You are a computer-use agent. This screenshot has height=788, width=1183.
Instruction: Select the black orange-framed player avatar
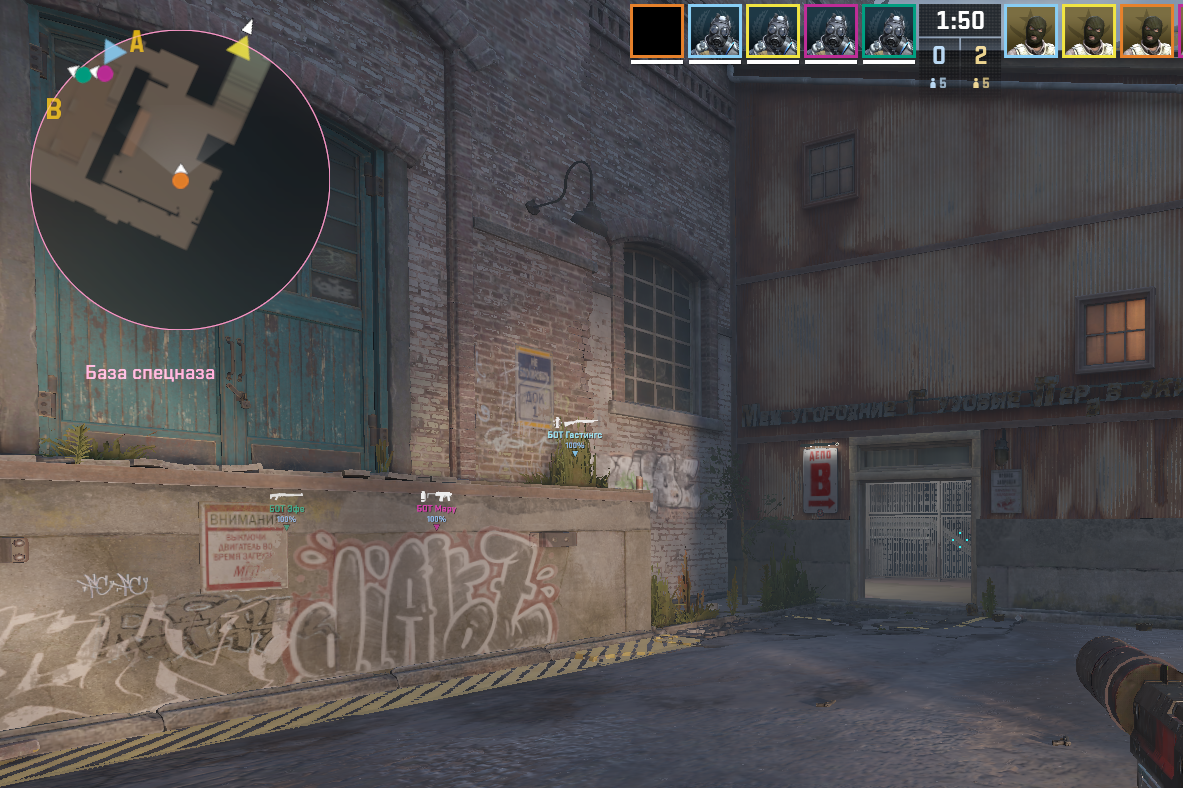pyautogui.click(x=657, y=31)
